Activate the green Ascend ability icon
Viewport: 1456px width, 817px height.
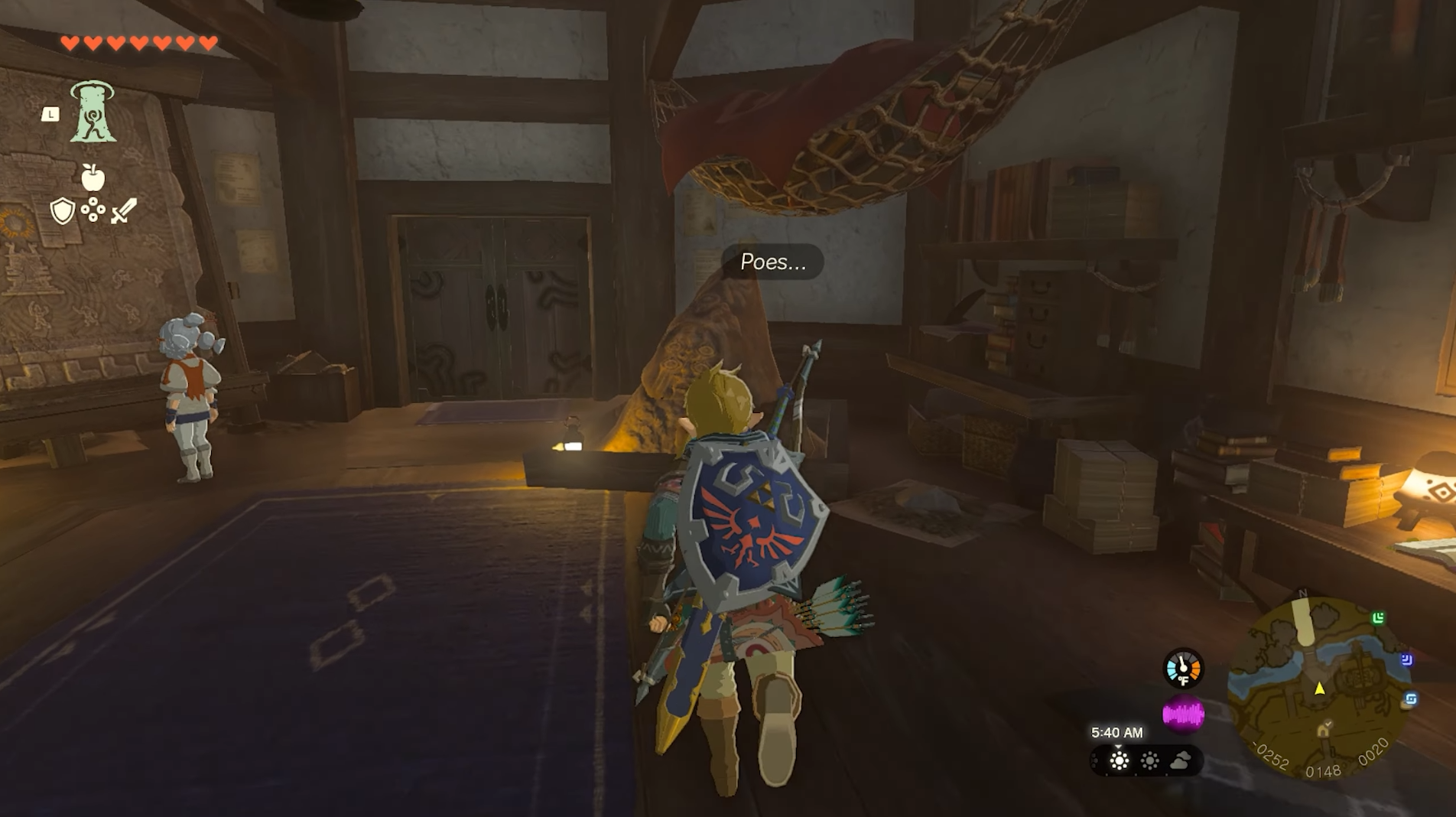coord(93,113)
